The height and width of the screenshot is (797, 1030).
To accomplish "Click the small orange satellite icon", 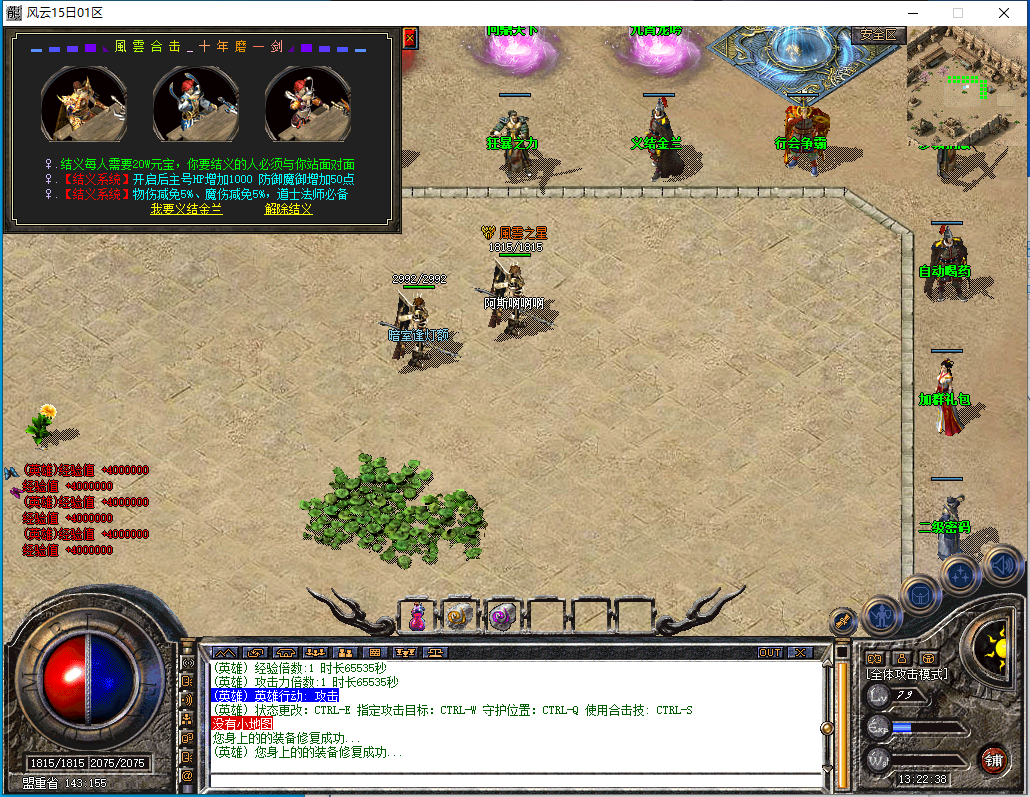I will [x=843, y=620].
